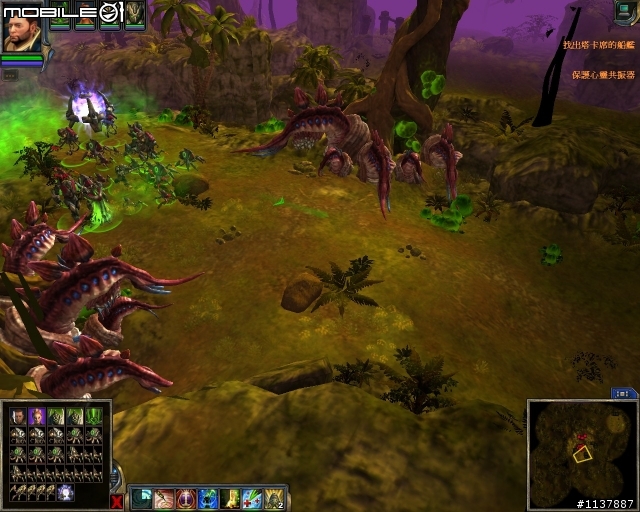Use the creature ability with count 2
The width and height of the screenshot is (640, 512).
tap(274, 498)
